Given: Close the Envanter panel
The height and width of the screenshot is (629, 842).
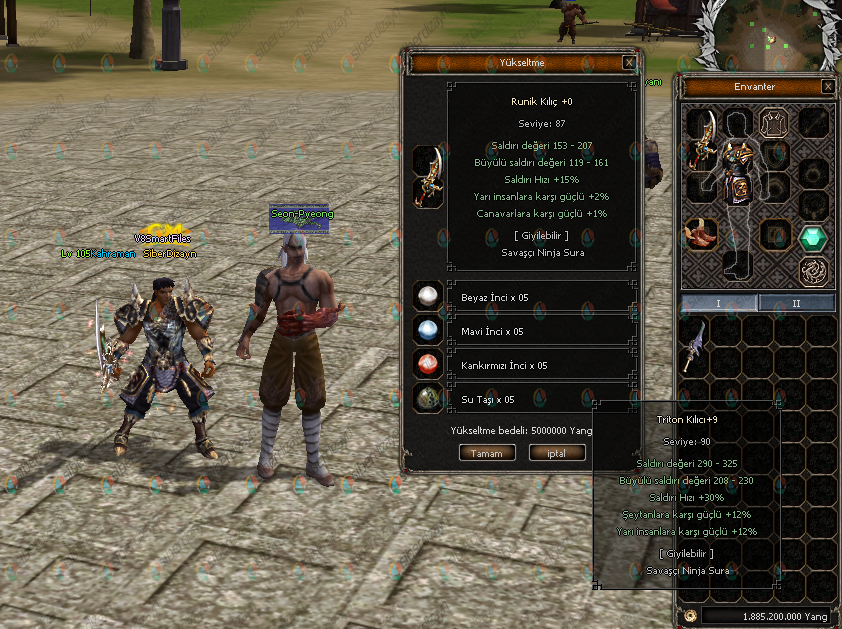Looking at the screenshot, I should click(828, 87).
